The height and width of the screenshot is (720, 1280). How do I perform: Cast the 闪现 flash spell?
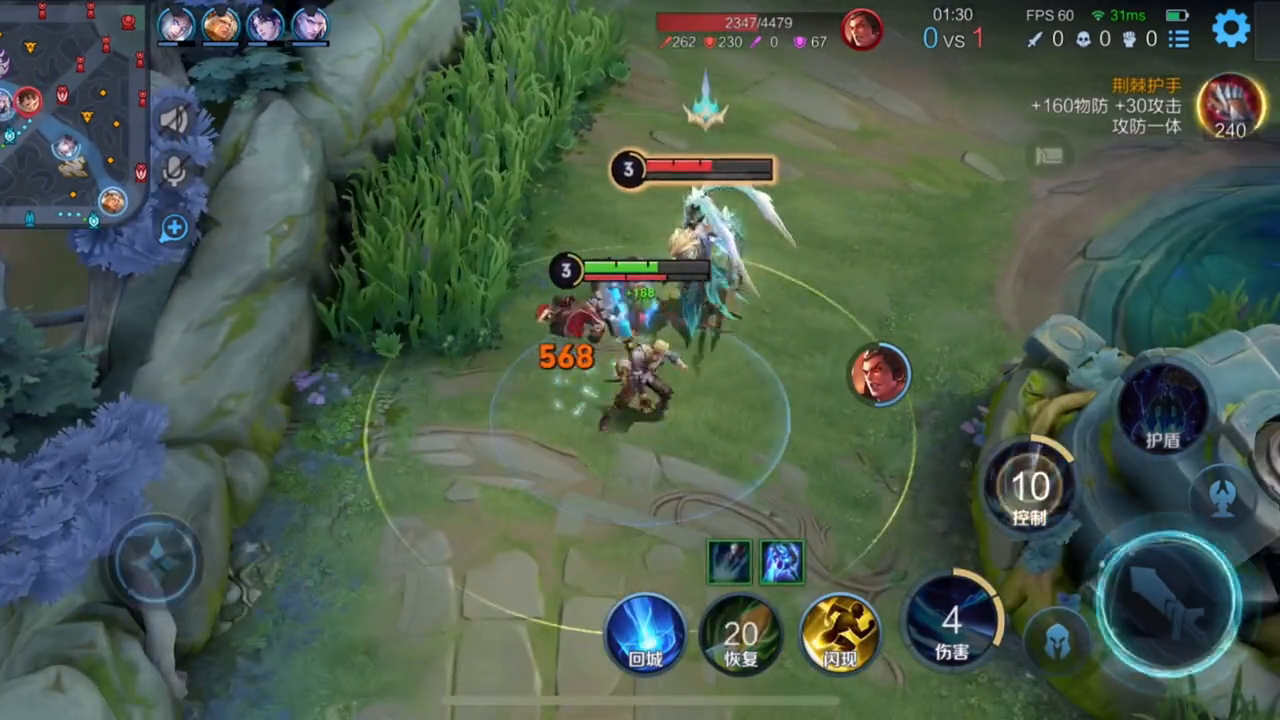(x=840, y=633)
